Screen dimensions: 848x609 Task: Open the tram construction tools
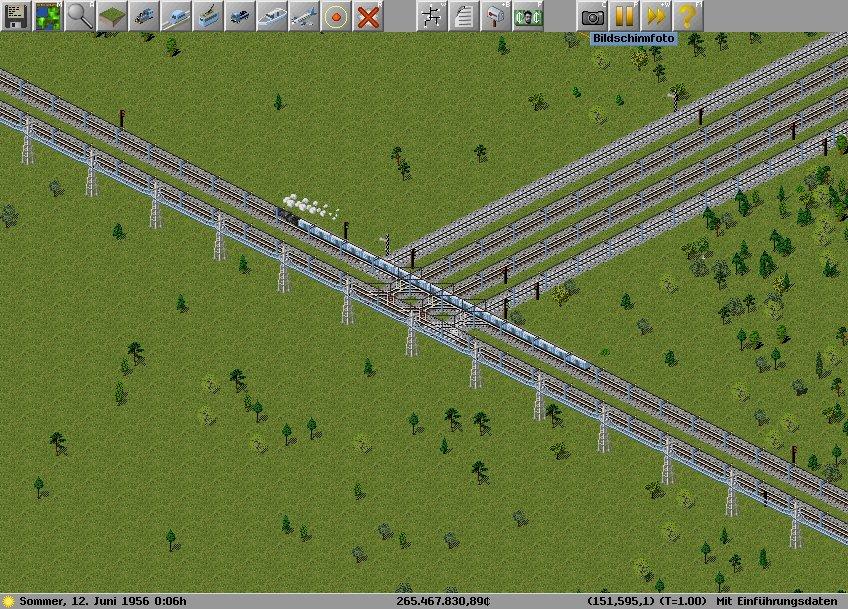pos(208,16)
